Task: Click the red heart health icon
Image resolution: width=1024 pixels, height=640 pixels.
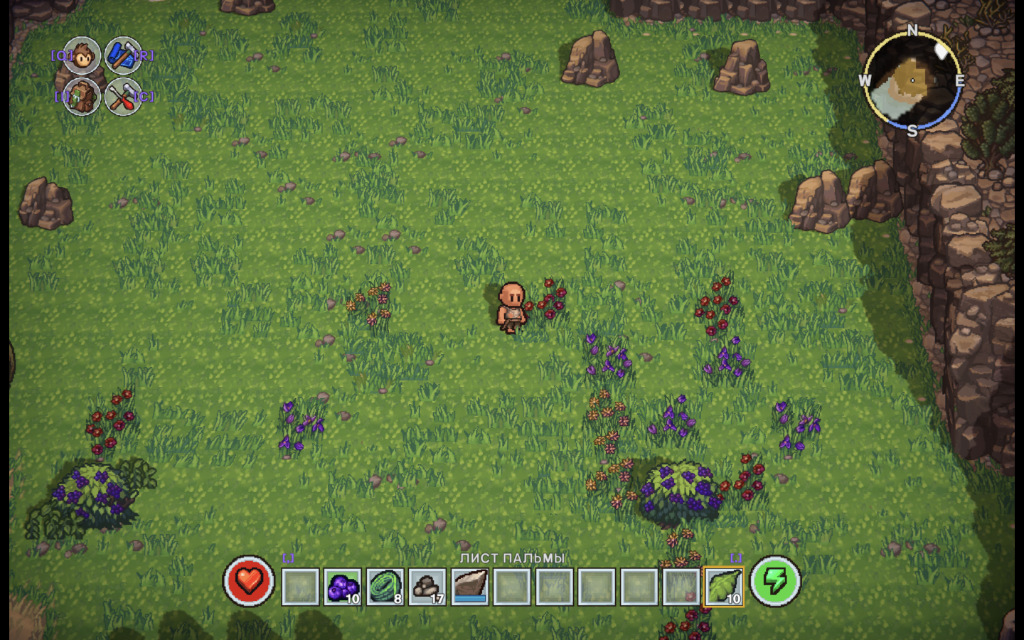Action: [x=249, y=582]
